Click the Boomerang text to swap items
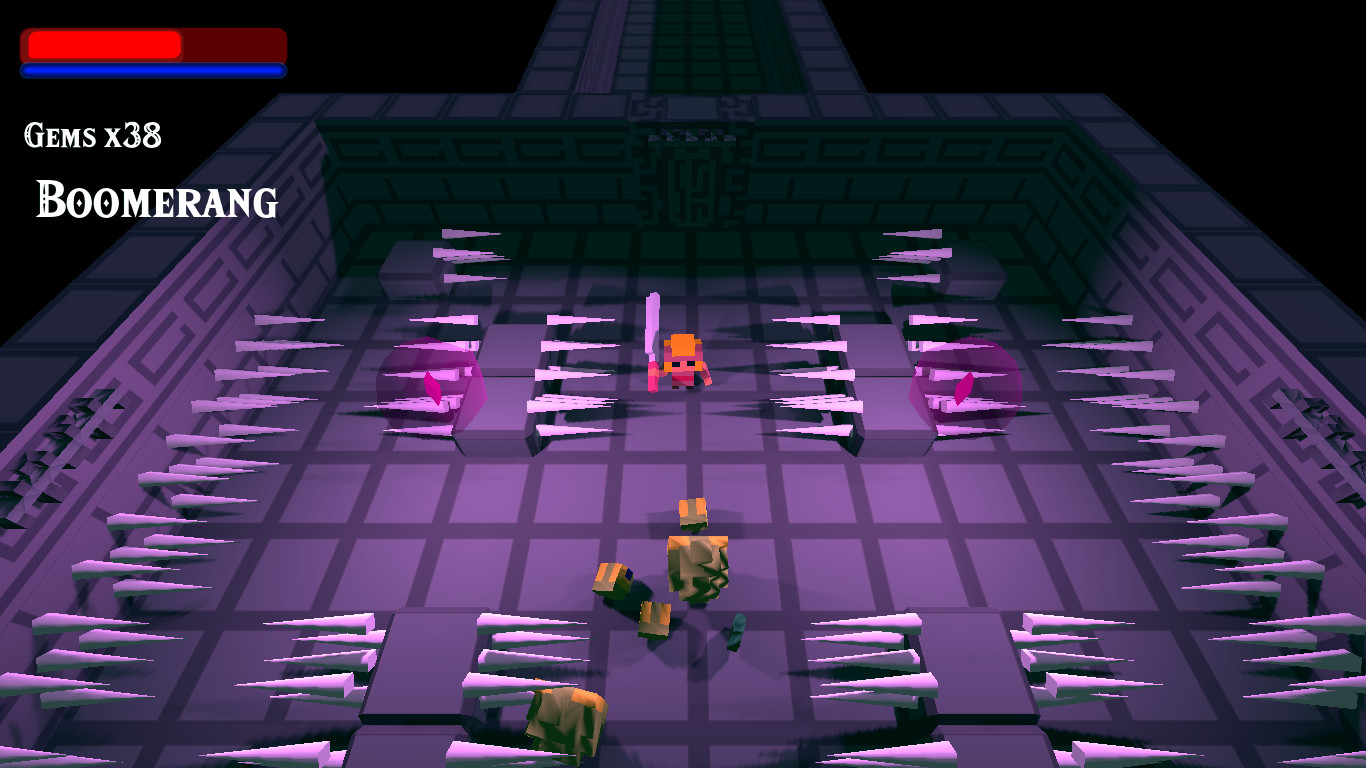 click(155, 201)
